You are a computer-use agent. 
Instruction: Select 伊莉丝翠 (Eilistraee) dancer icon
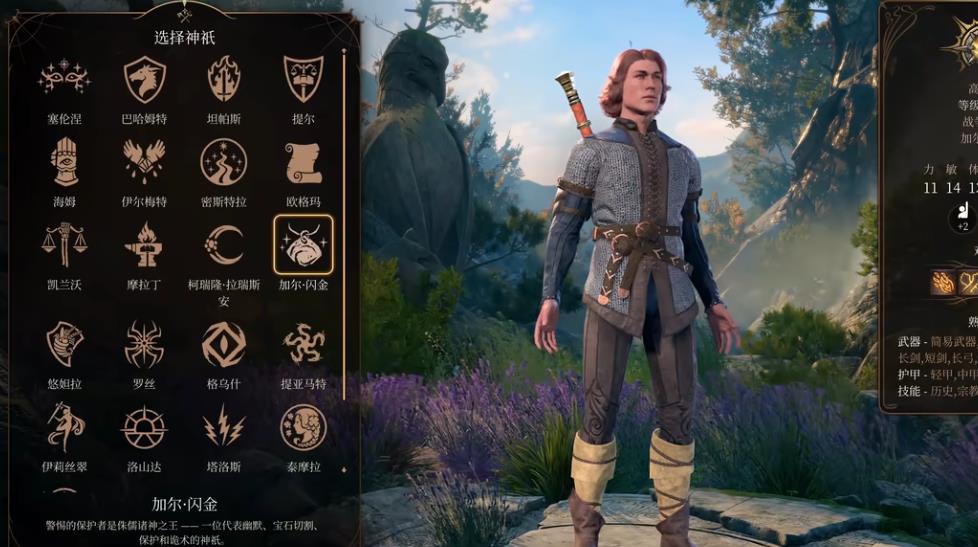[64, 427]
